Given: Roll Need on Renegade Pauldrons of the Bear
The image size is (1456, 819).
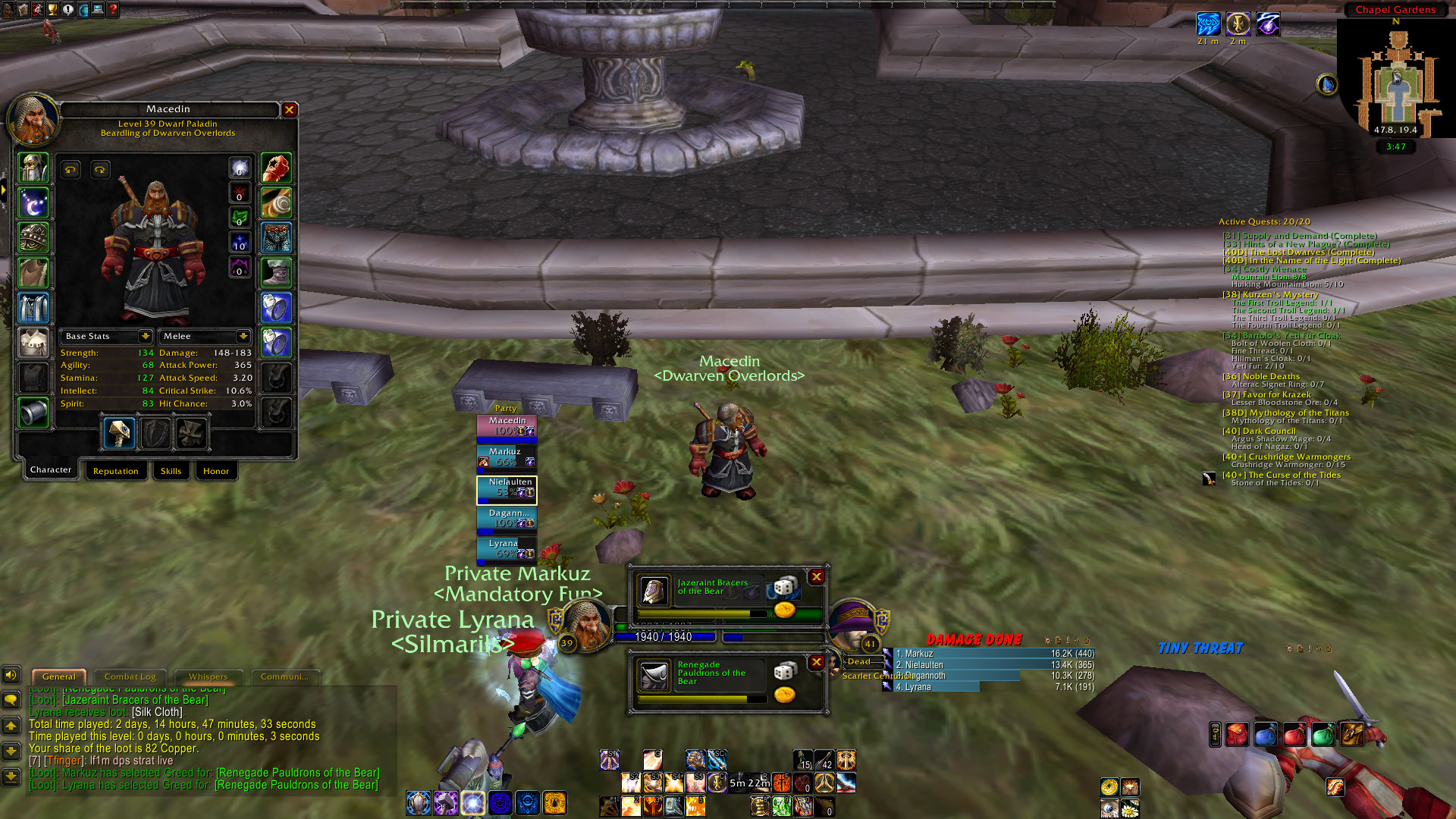Looking at the screenshot, I should [785, 671].
